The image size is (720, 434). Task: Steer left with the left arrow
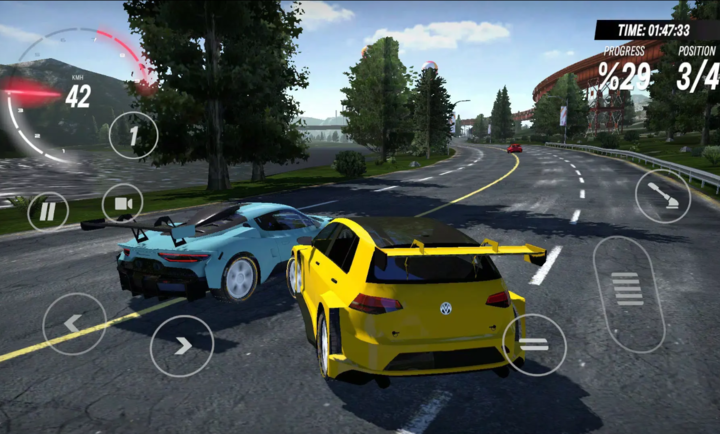click(74, 323)
